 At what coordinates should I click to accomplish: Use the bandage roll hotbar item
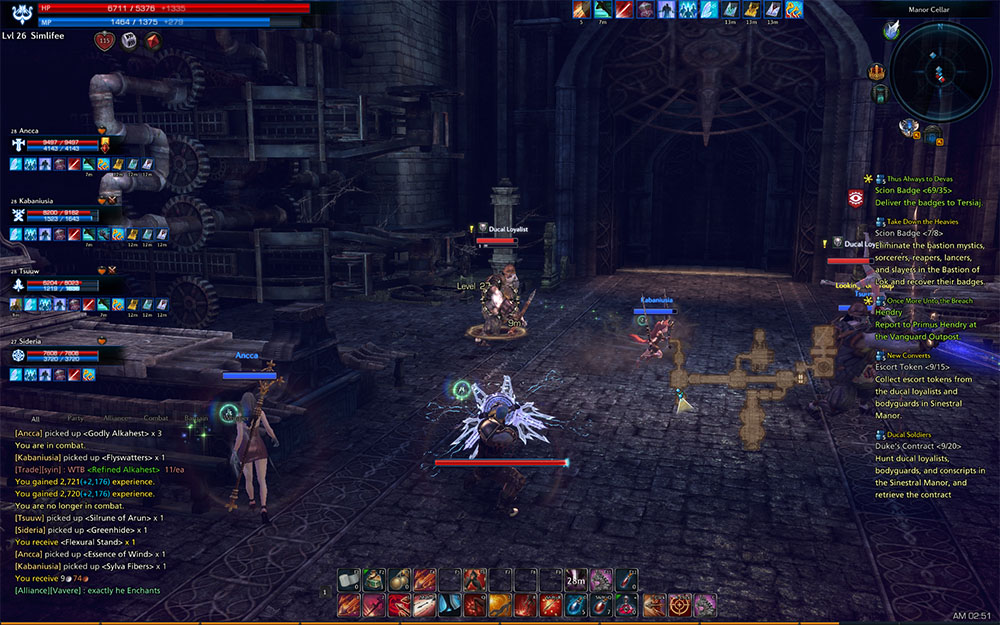click(x=348, y=579)
